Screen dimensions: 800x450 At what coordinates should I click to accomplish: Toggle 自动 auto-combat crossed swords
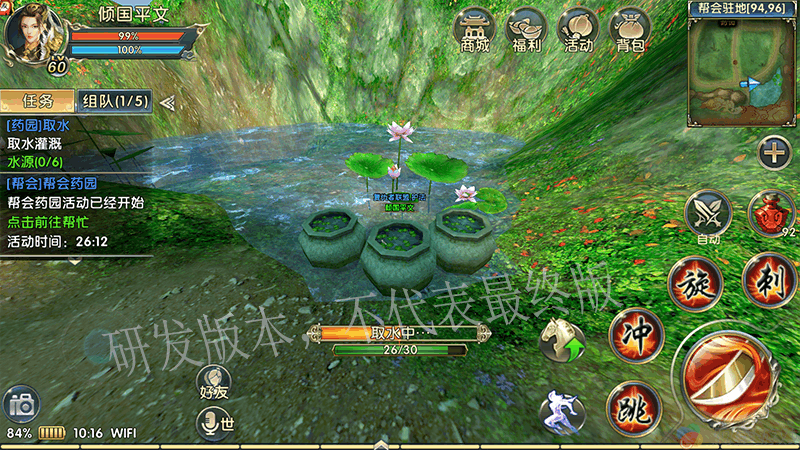[x=708, y=214]
